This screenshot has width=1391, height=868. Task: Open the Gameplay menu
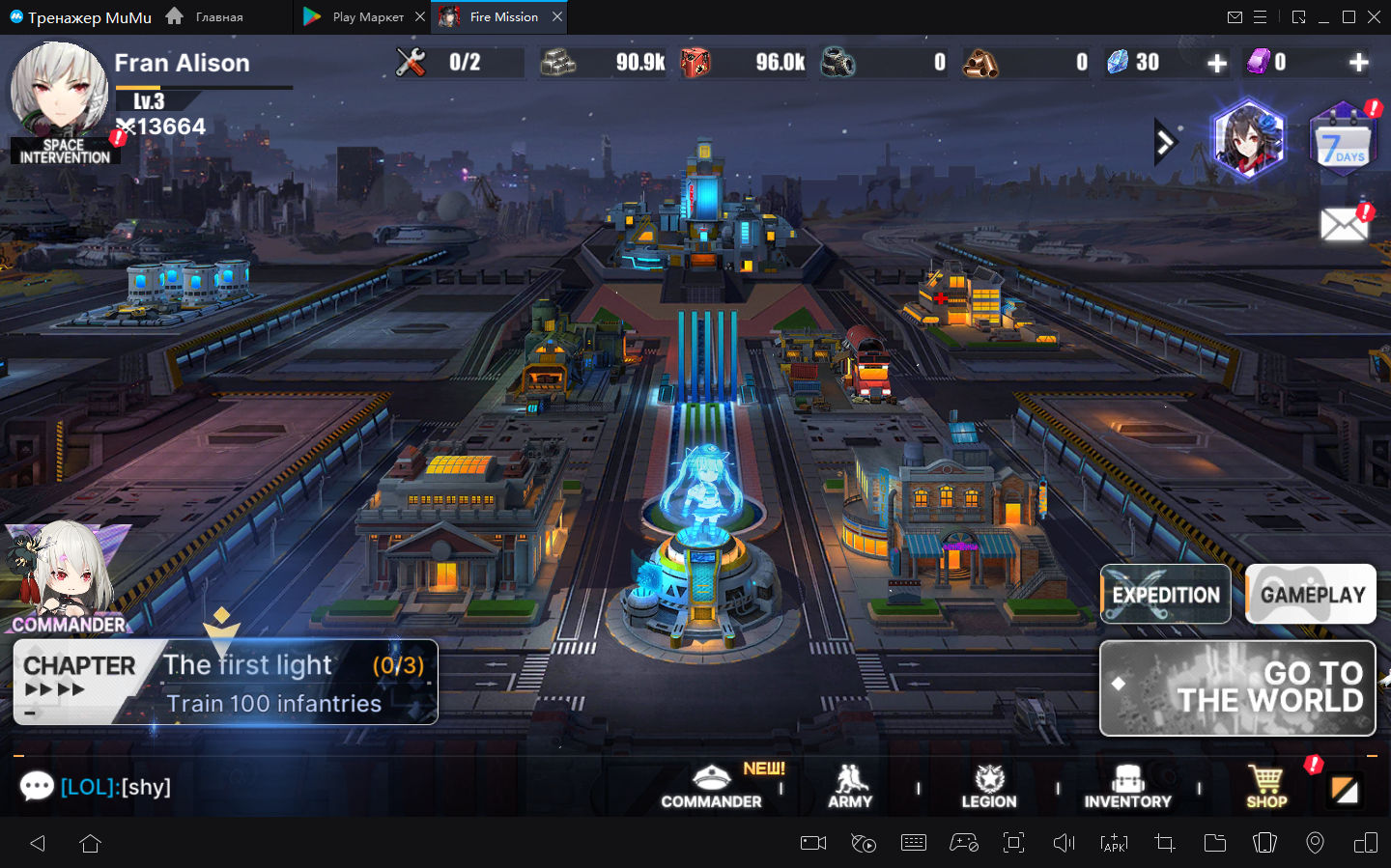(x=1311, y=594)
